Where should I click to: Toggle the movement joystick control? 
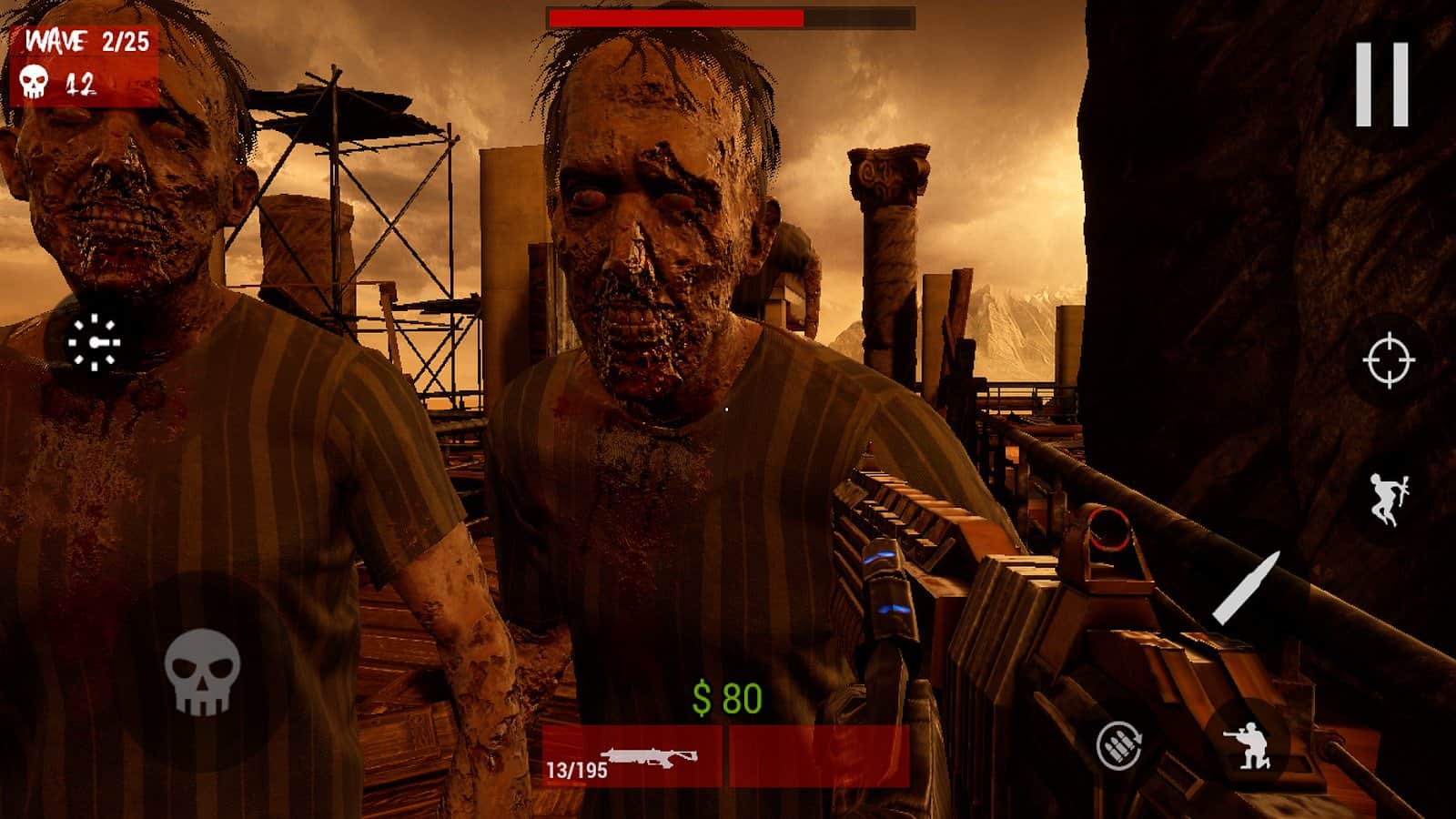point(95,344)
